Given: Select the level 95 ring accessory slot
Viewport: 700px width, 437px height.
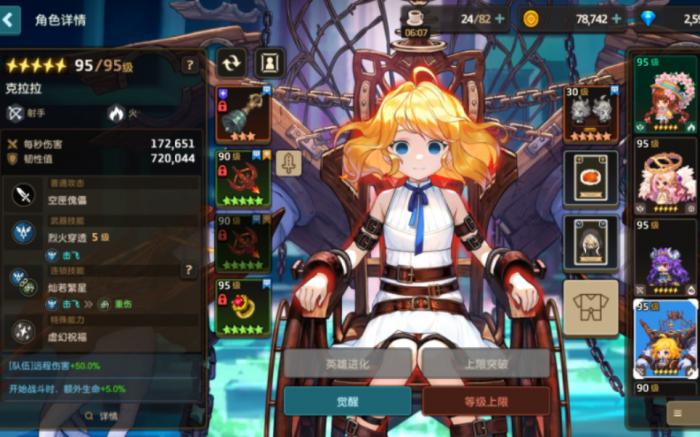Looking at the screenshot, I should click(x=243, y=307).
